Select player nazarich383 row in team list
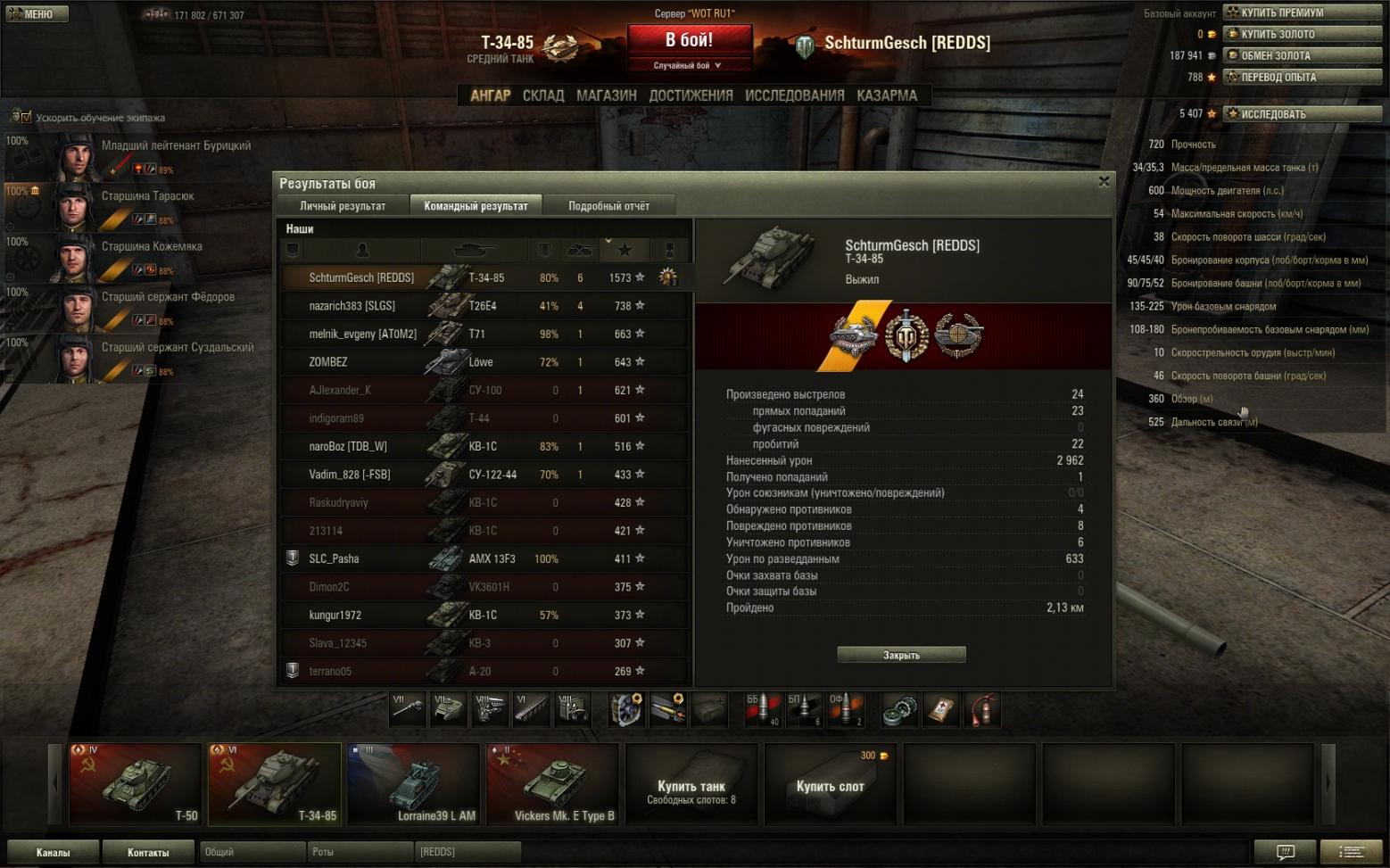Screen dimensions: 1390x868 point(352,306)
